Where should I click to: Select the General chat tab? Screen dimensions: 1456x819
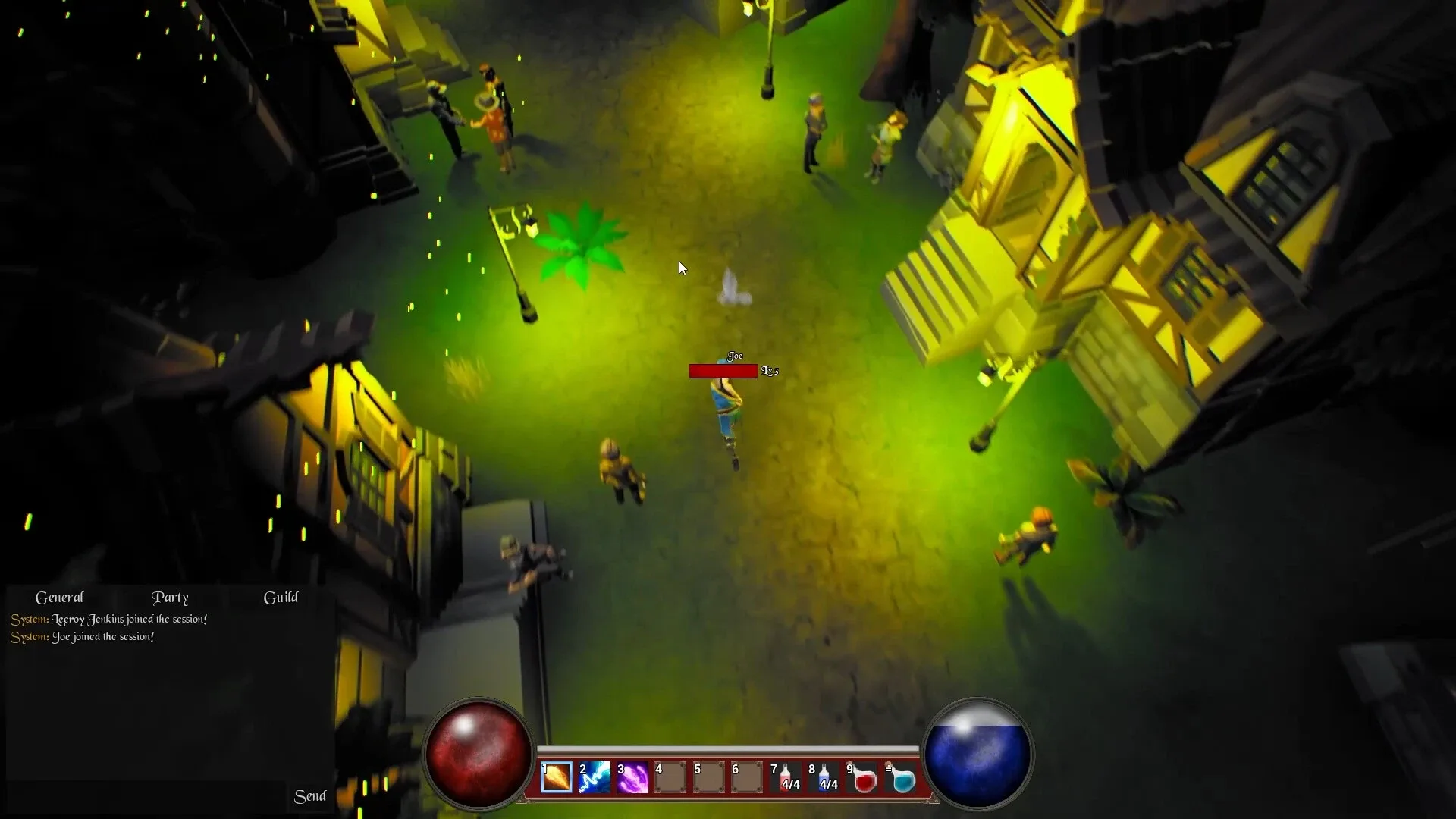coord(59,598)
